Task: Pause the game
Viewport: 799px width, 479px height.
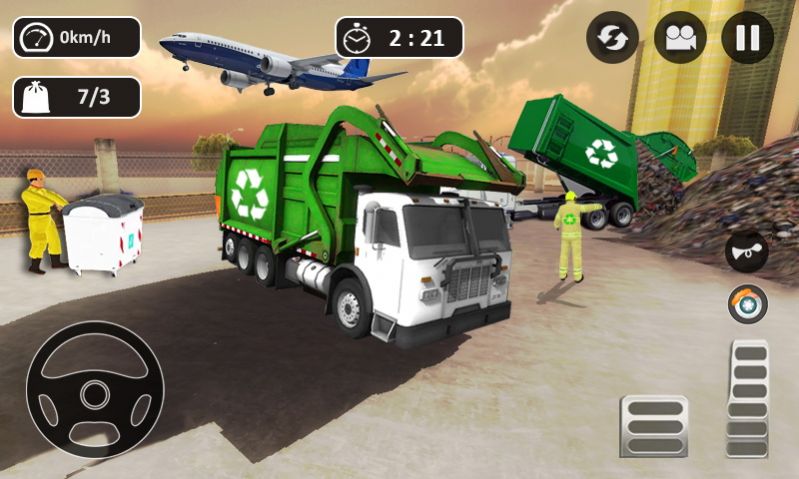Action: 747,38
